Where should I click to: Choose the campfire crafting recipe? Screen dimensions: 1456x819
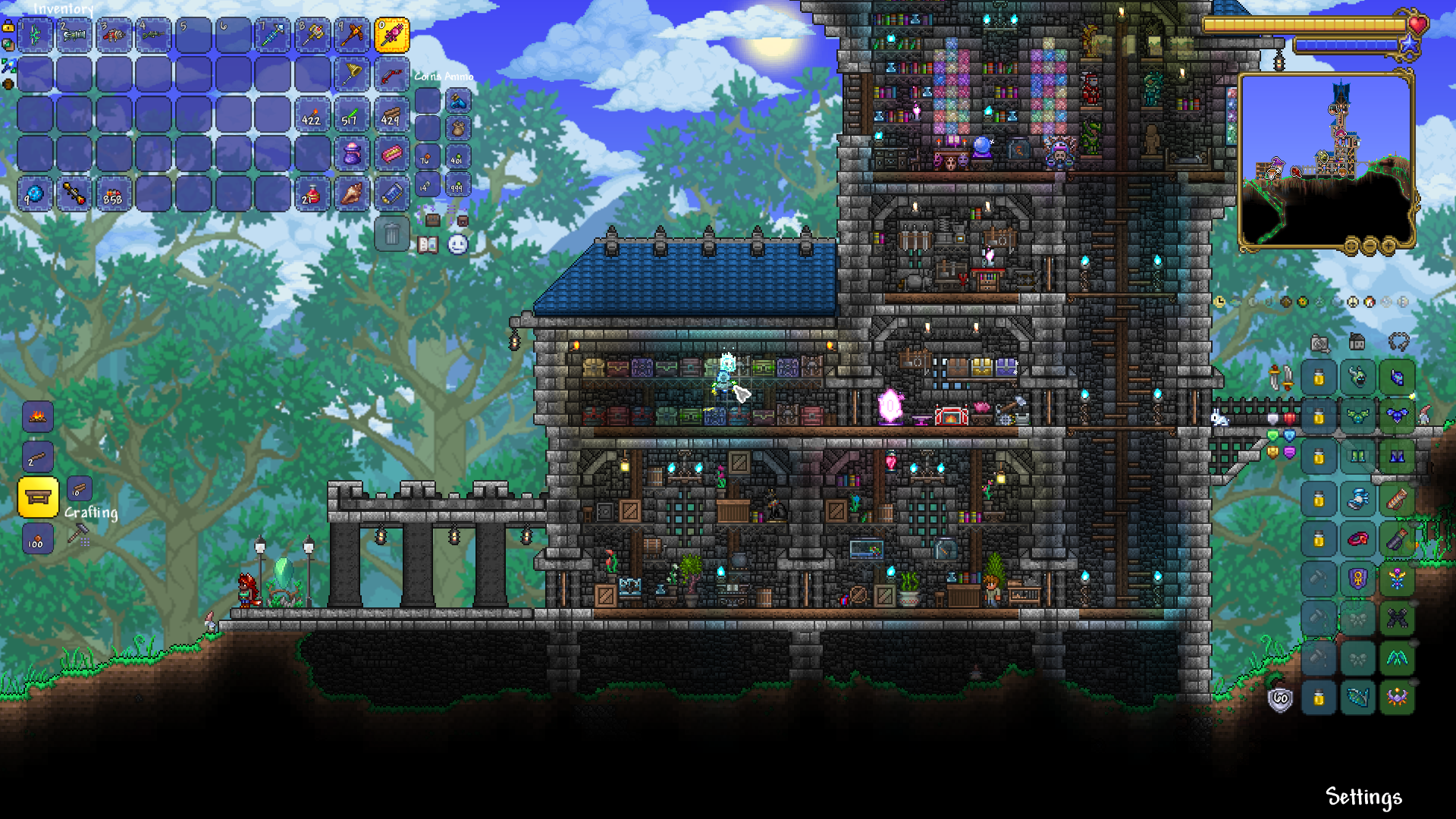[x=38, y=416]
